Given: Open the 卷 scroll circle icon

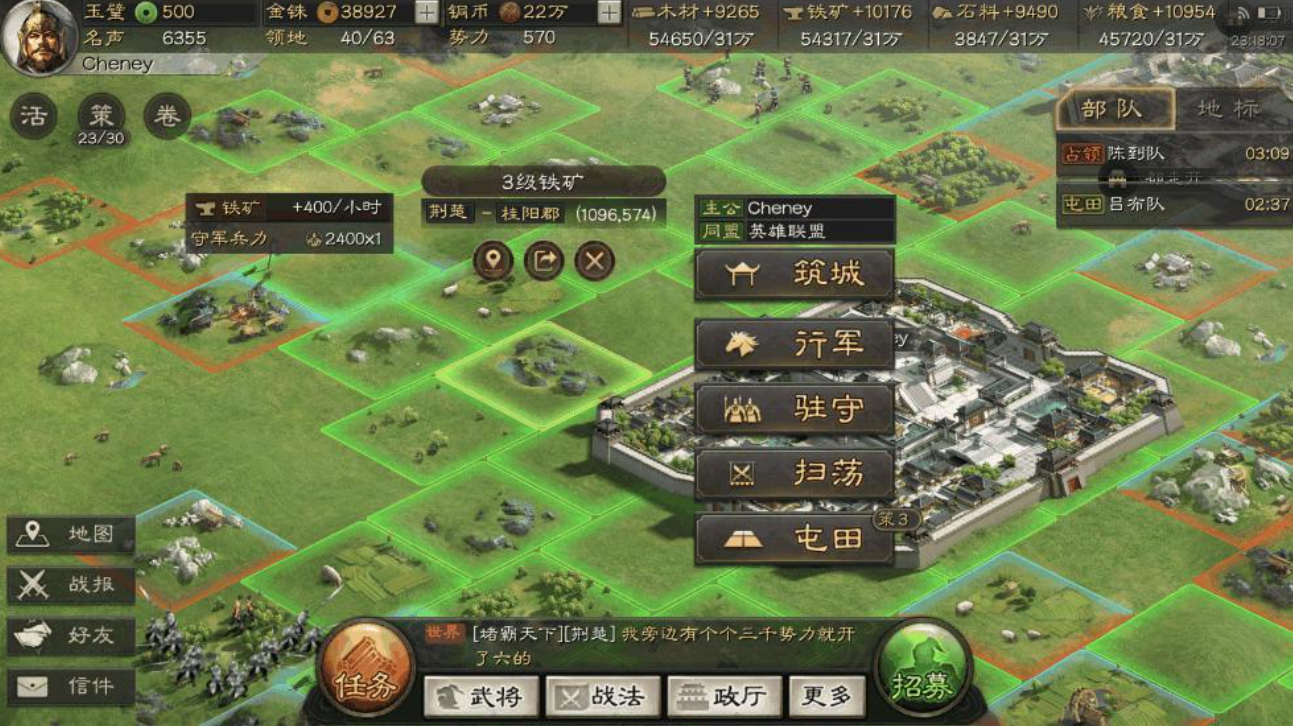Looking at the screenshot, I should click(x=165, y=113).
